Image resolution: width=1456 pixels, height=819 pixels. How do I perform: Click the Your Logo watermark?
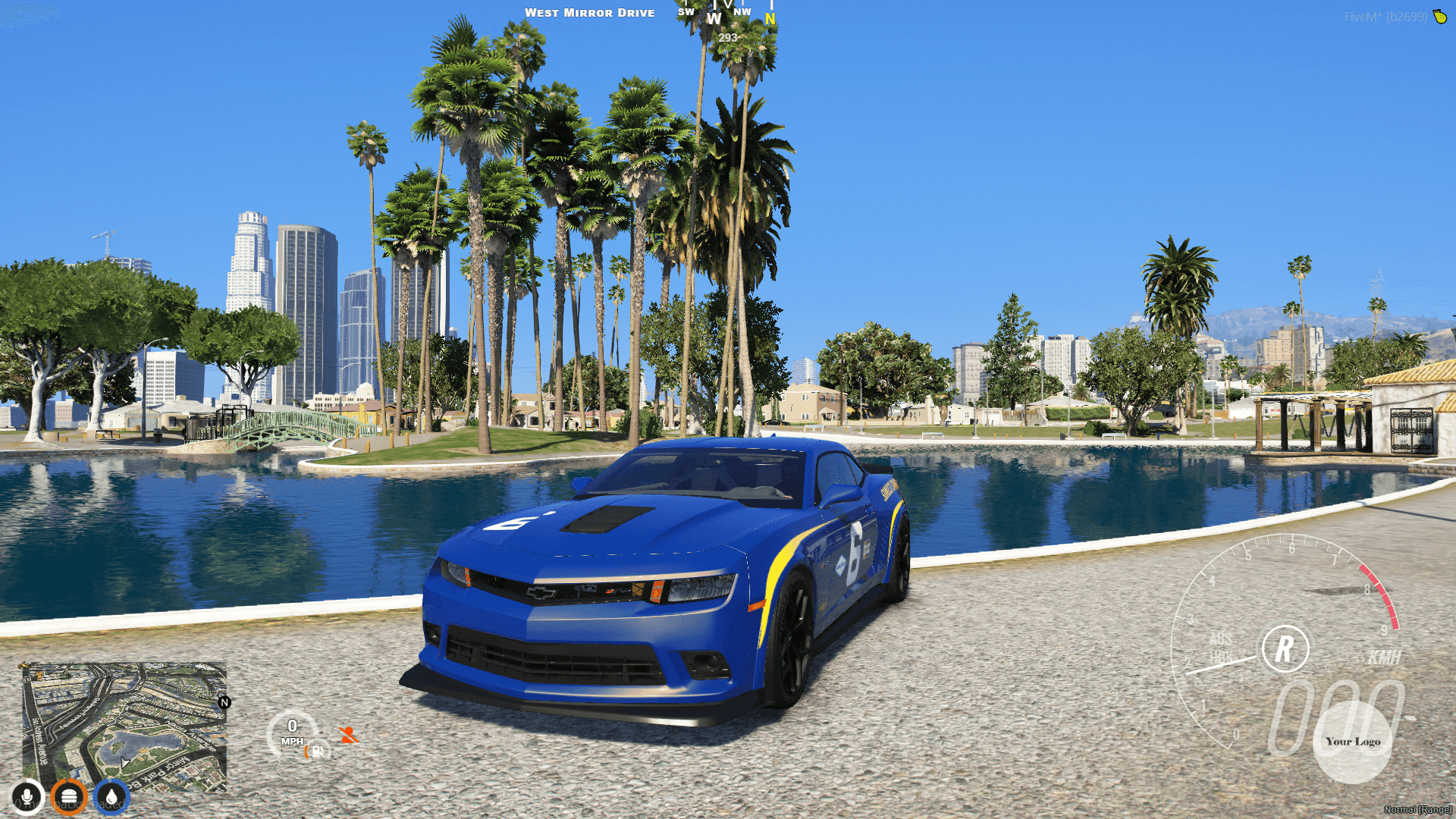click(x=1352, y=742)
